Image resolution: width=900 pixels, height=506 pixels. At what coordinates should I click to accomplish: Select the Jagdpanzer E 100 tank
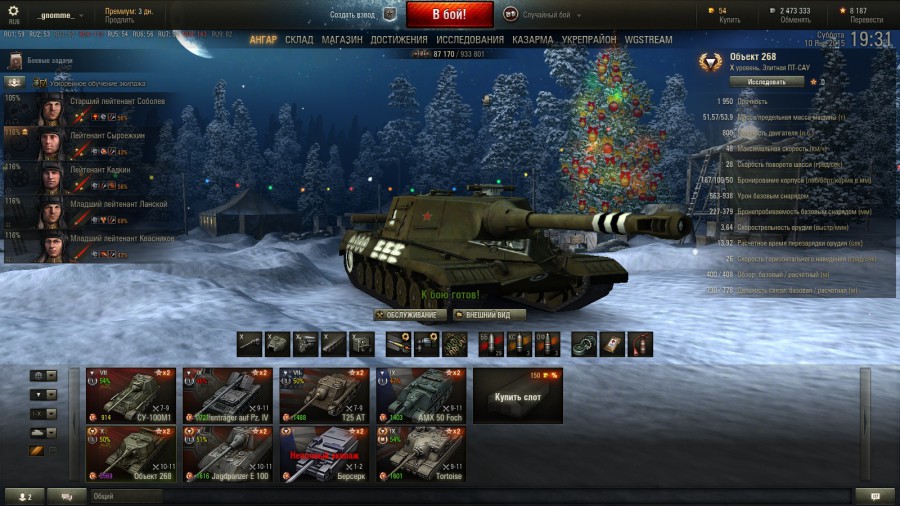click(x=227, y=454)
